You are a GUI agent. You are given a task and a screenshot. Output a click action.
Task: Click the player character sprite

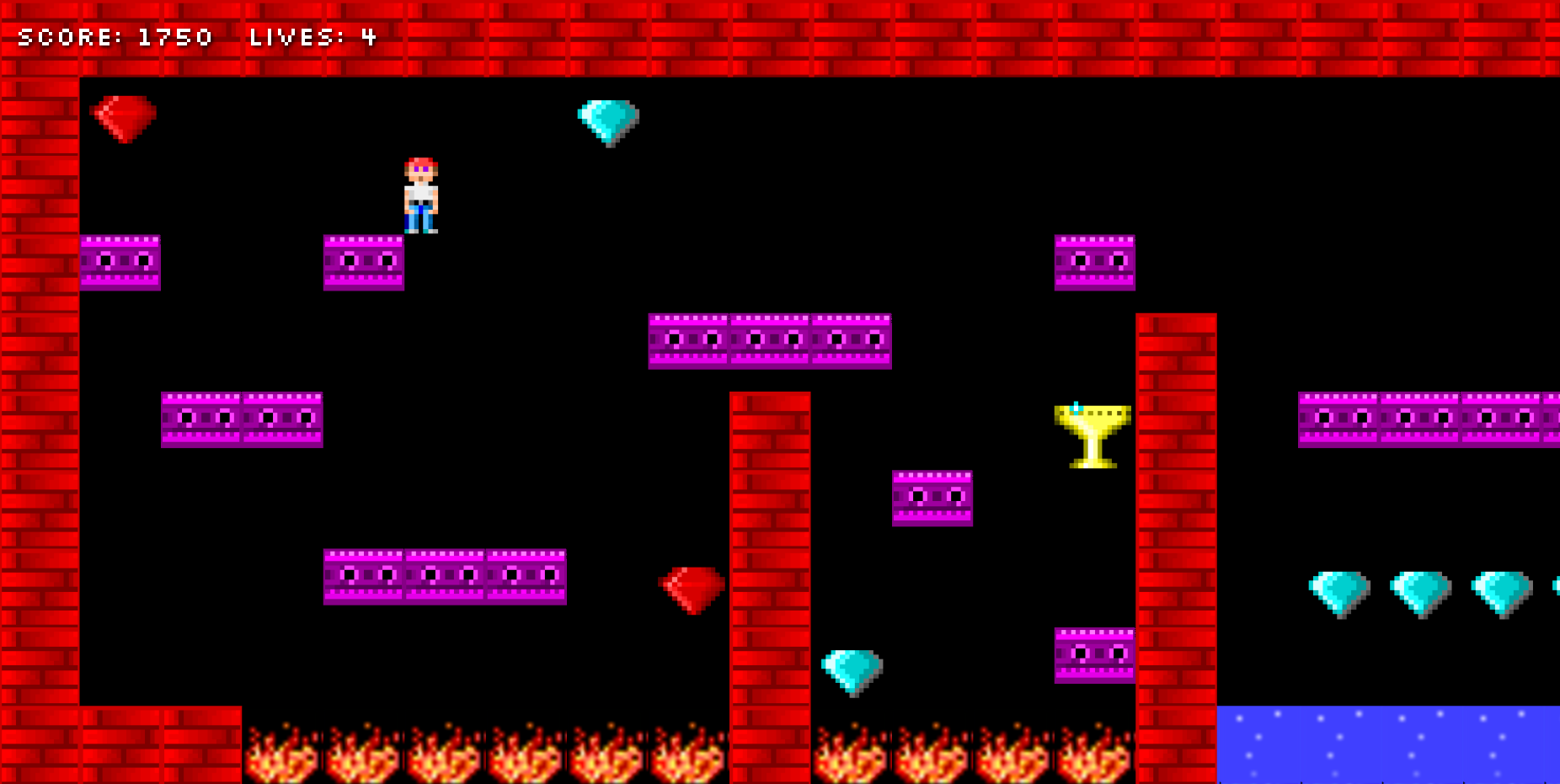pyautogui.click(x=421, y=194)
